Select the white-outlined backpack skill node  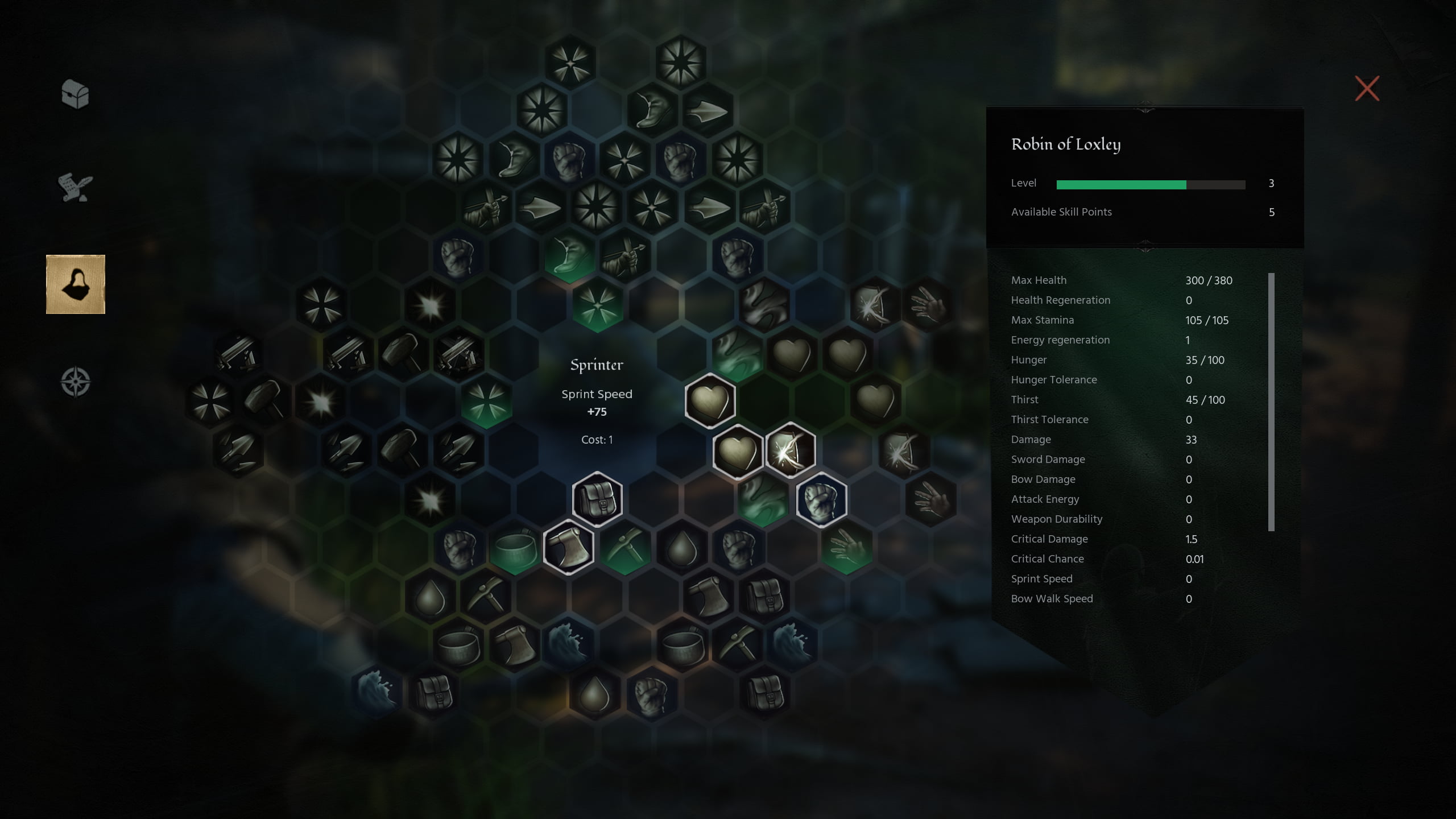pyautogui.click(x=597, y=499)
